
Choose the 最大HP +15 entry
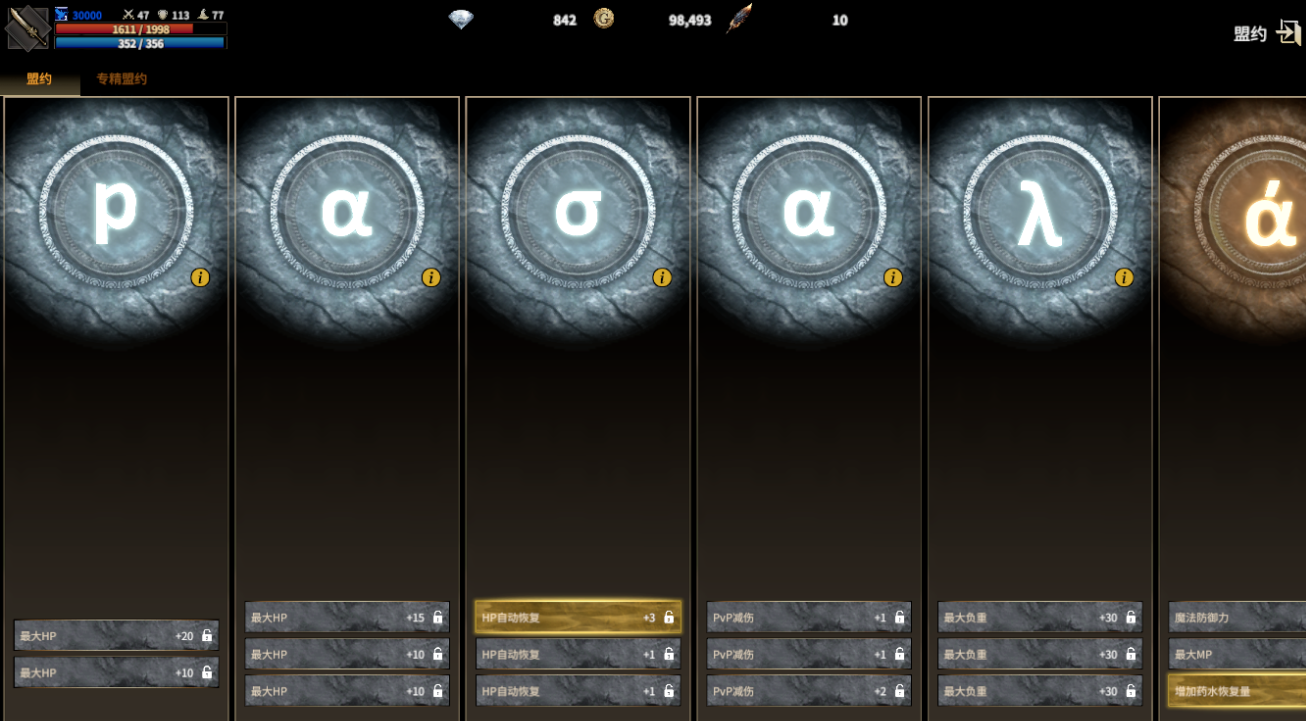point(347,617)
